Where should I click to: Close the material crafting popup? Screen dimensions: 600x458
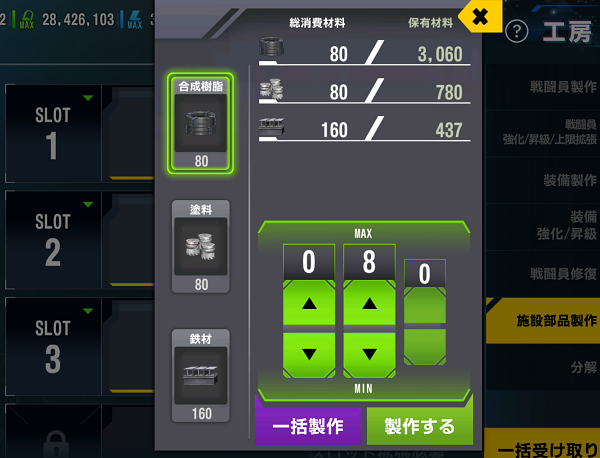click(480, 16)
